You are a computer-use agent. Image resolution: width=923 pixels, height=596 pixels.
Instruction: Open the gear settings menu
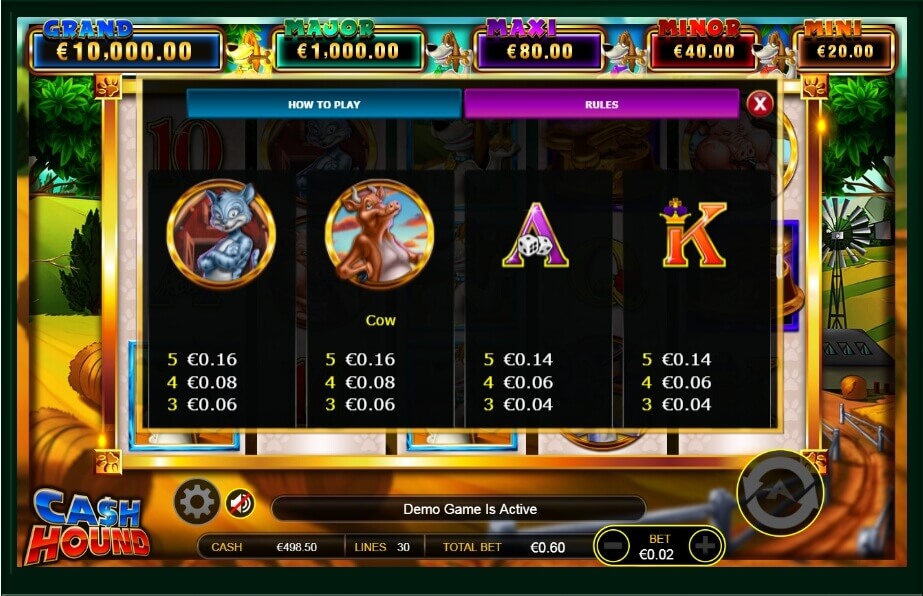coord(196,502)
